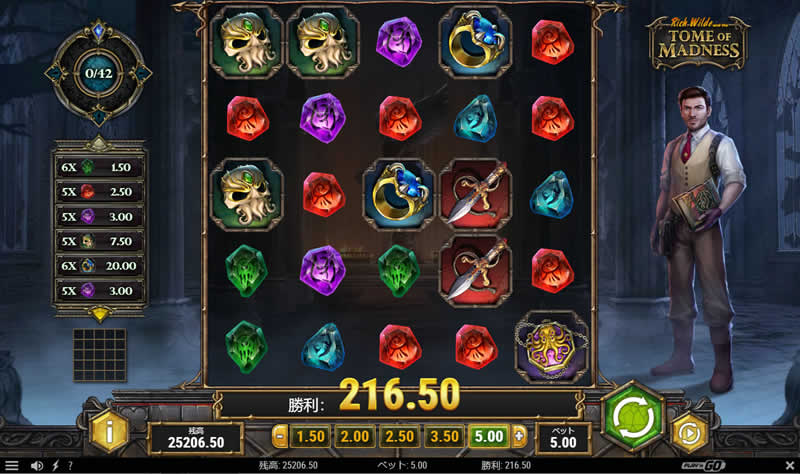800x474 pixels.
Task: Toggle the sound speaker icon
Action: (x=37, y=466)
